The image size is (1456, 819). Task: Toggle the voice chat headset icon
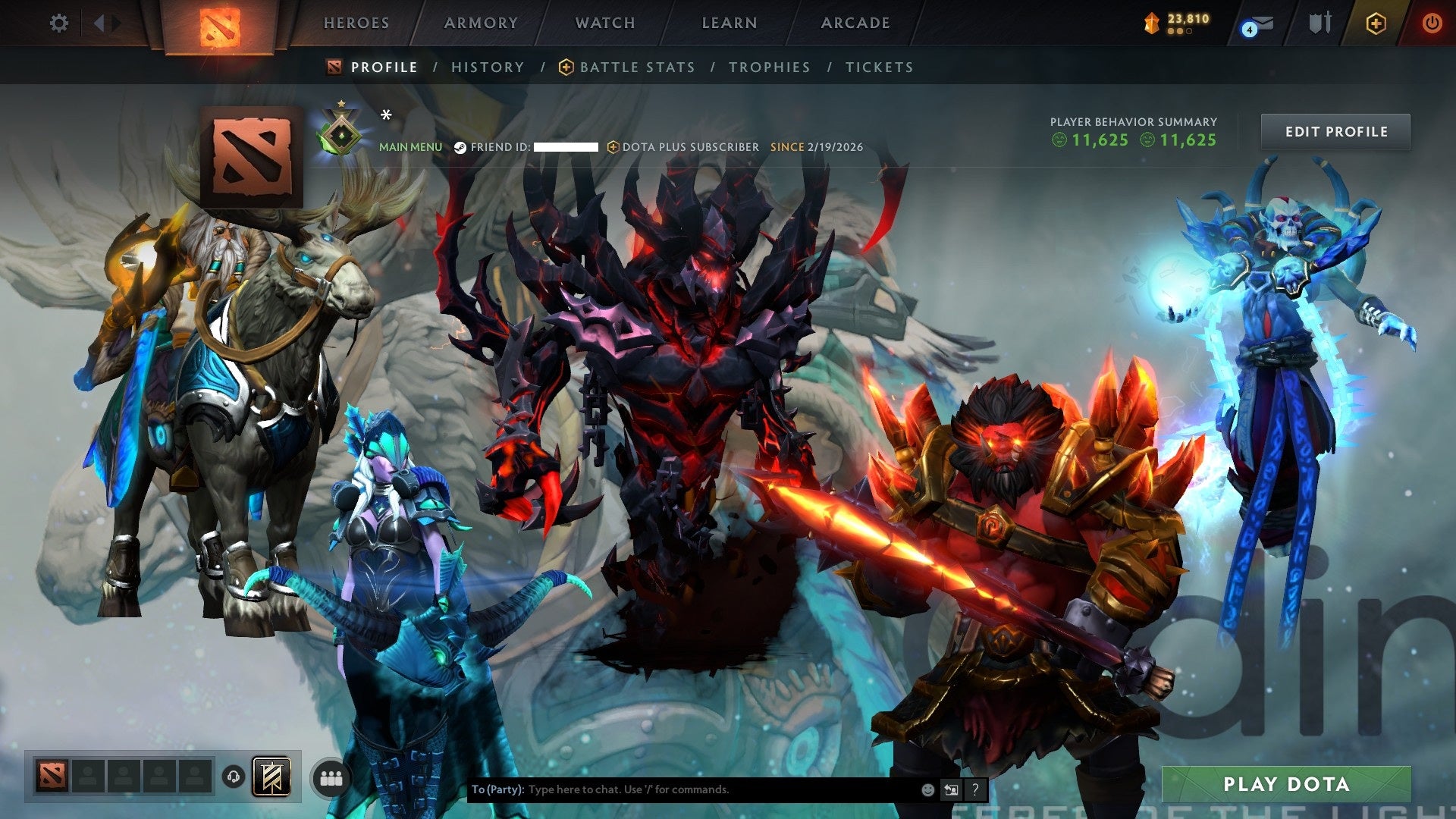tap(234, 777)
